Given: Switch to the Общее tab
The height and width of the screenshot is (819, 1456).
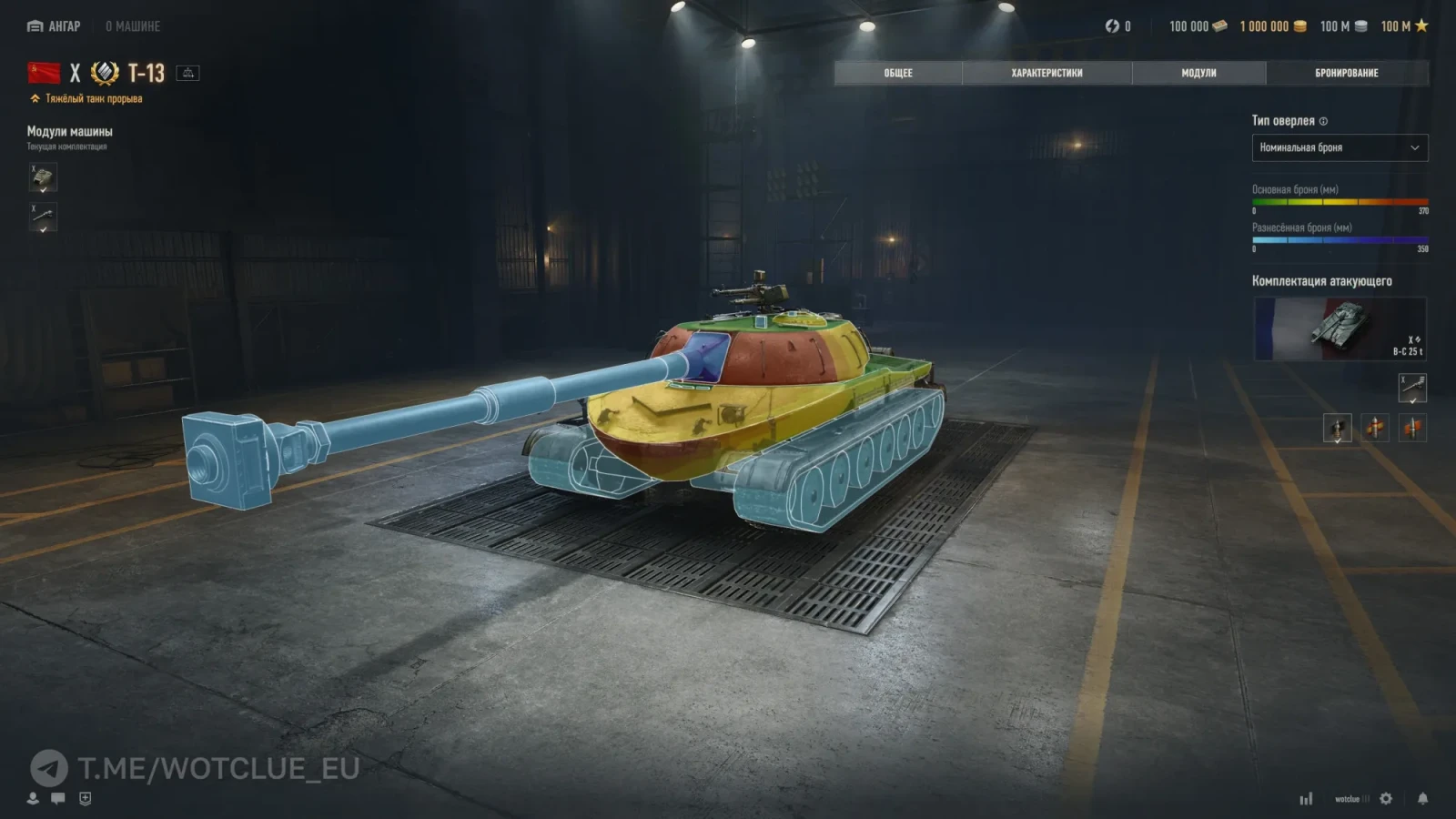Looking at the screenshot, I should [x=897, y=73].
